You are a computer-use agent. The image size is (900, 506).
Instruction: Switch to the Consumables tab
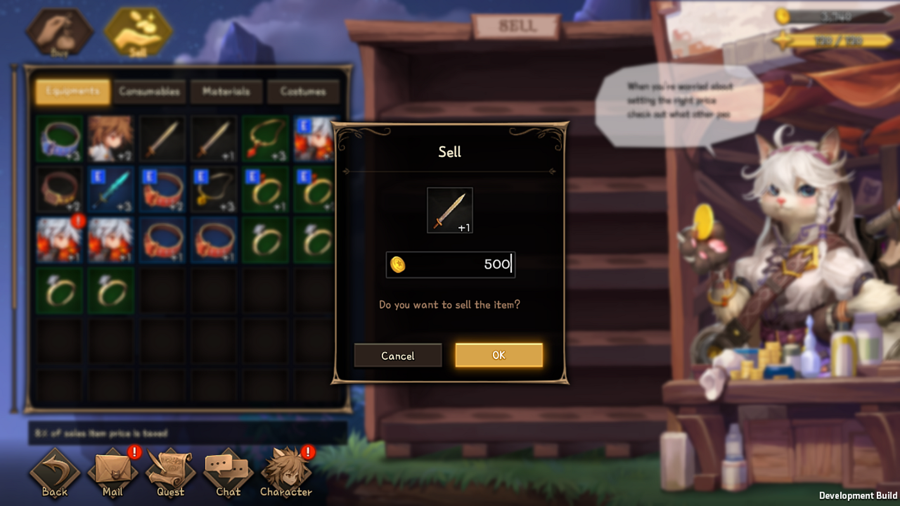pos(149,92)
